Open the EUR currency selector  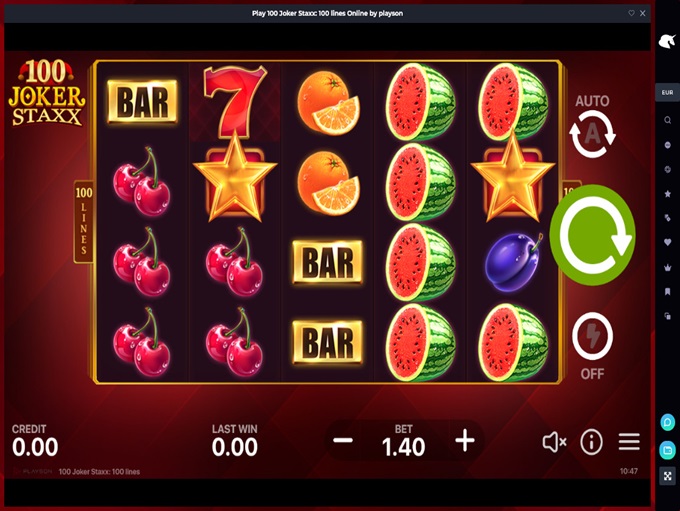(667, 93)
